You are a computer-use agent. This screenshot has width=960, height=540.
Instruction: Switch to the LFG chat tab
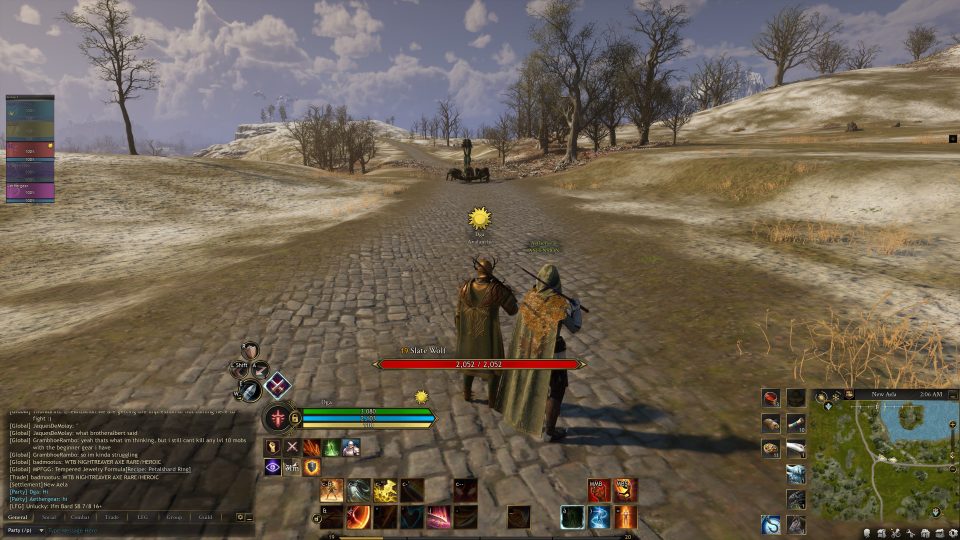(x=142, y=517)
